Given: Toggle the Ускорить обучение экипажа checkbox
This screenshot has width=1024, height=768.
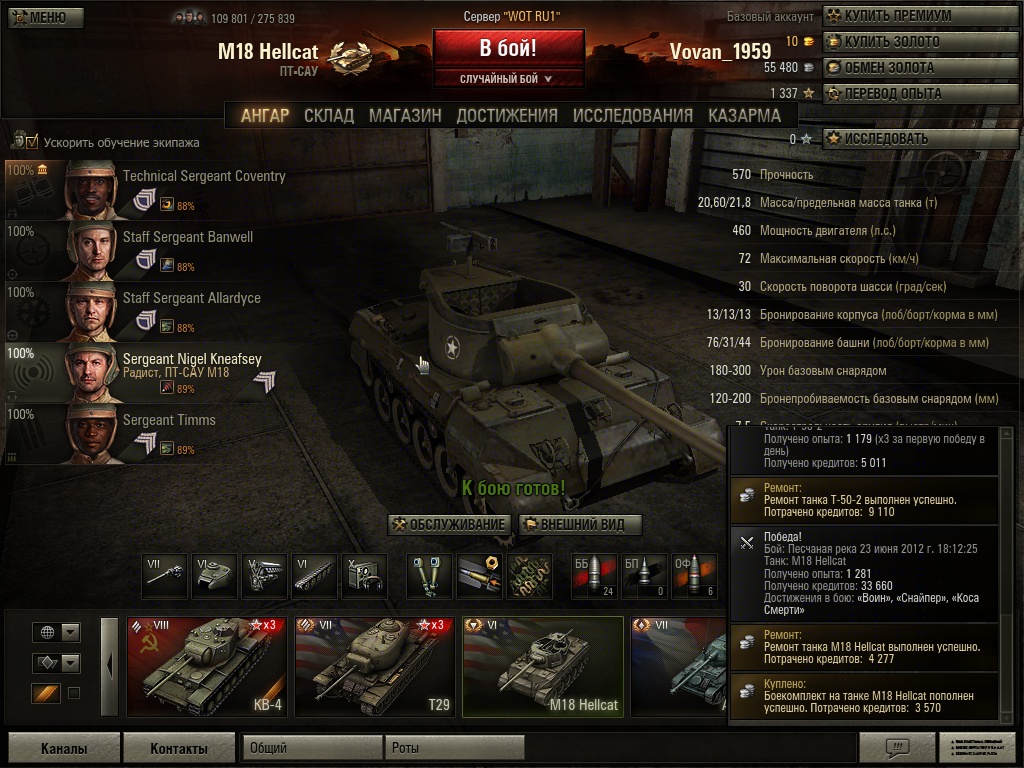Looking at the screenshot, I should tap(32, 142).
